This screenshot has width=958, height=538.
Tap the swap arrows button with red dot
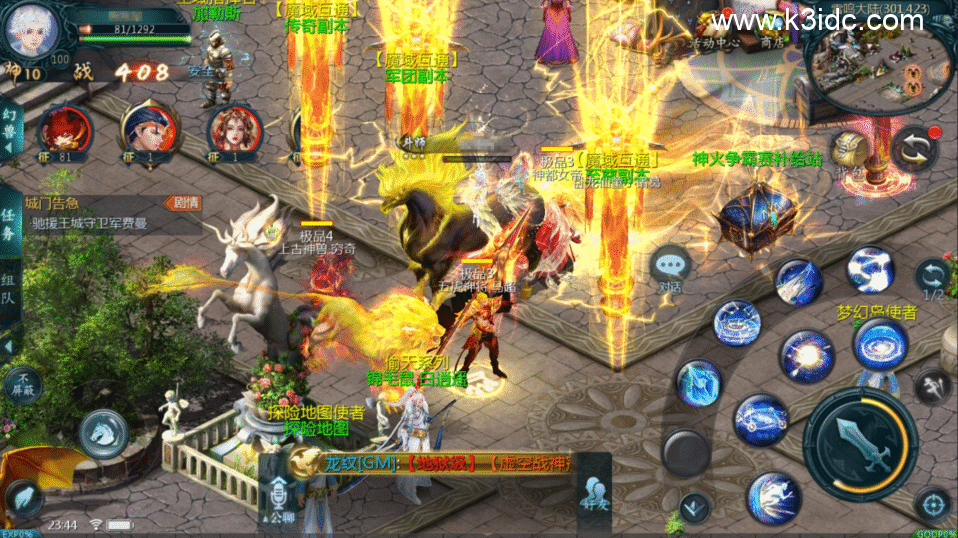(x=914, y=149)
